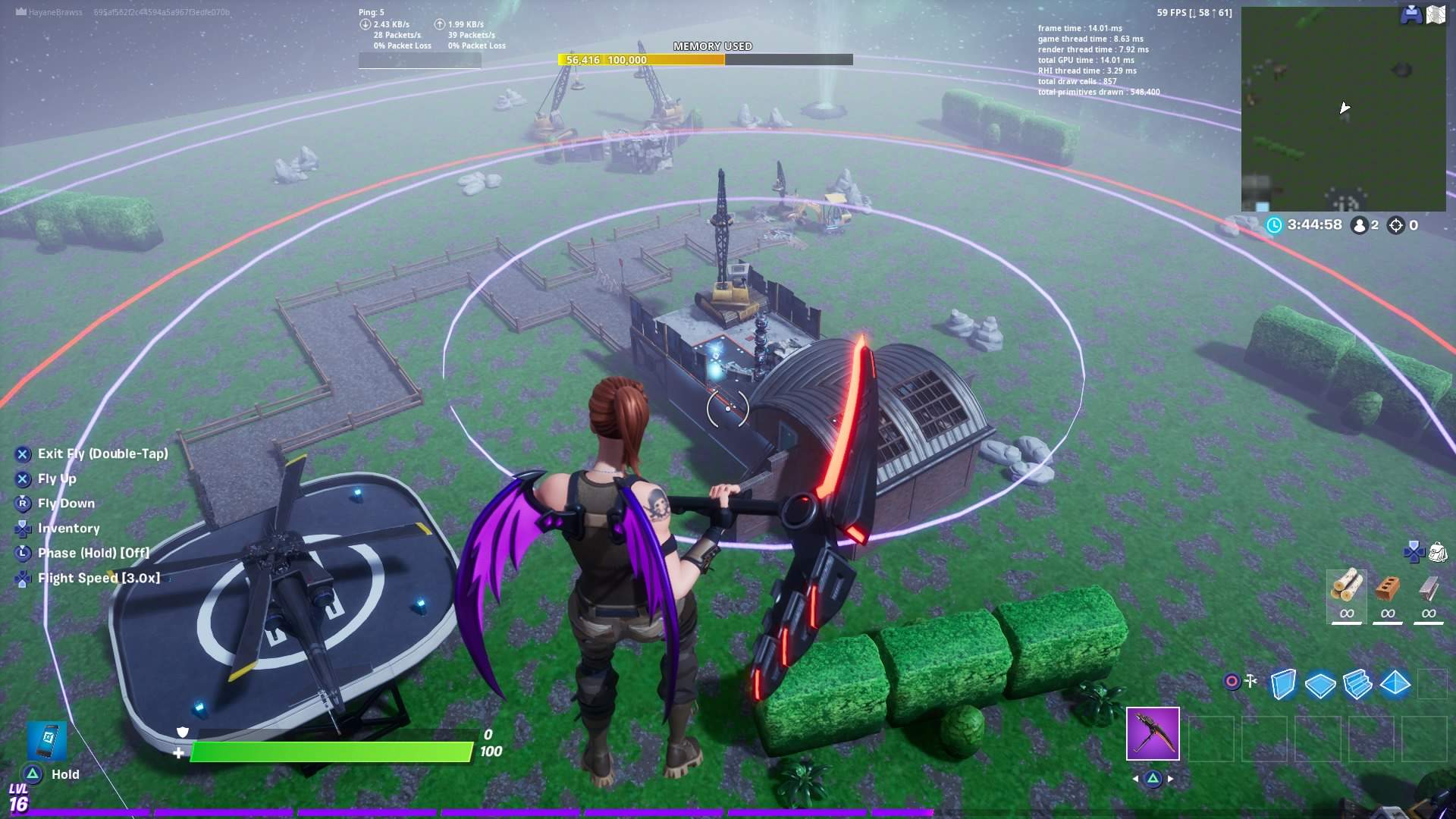The width and height of the screenshot is (1456, 819).
Task: Click the gamepad icon in the top-right corner
Action: coord(1412,12)
